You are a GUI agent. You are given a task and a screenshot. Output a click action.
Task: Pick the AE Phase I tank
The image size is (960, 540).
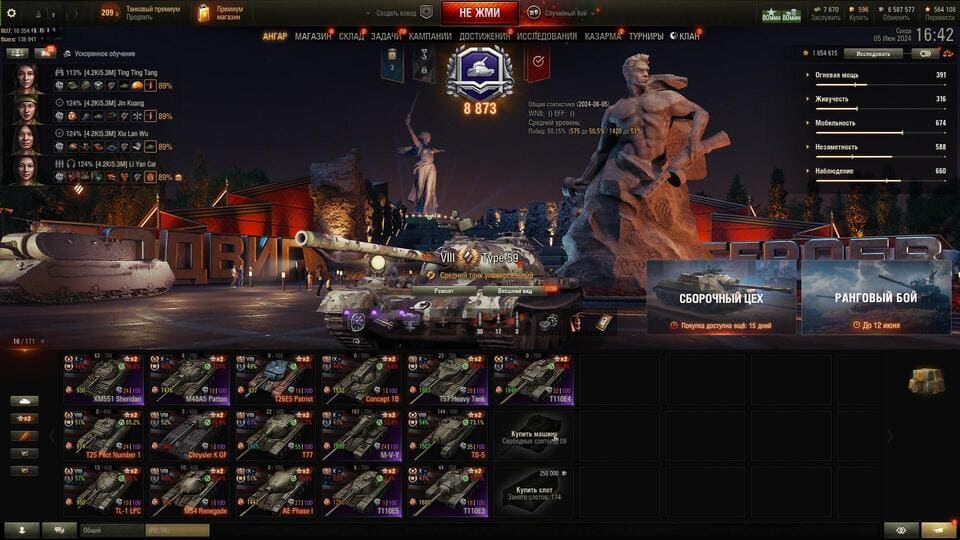276,490
